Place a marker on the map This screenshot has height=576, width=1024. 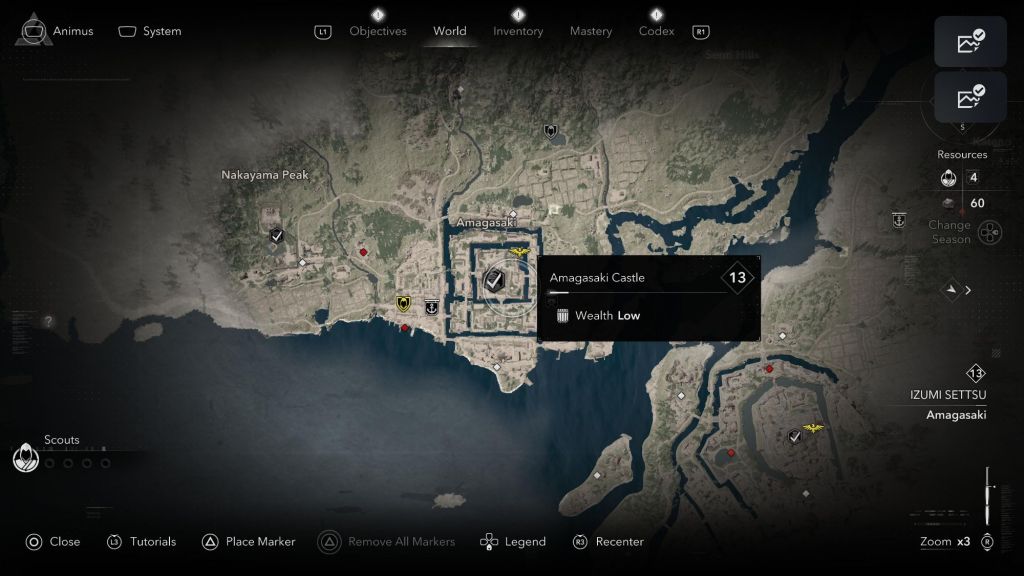249,541
